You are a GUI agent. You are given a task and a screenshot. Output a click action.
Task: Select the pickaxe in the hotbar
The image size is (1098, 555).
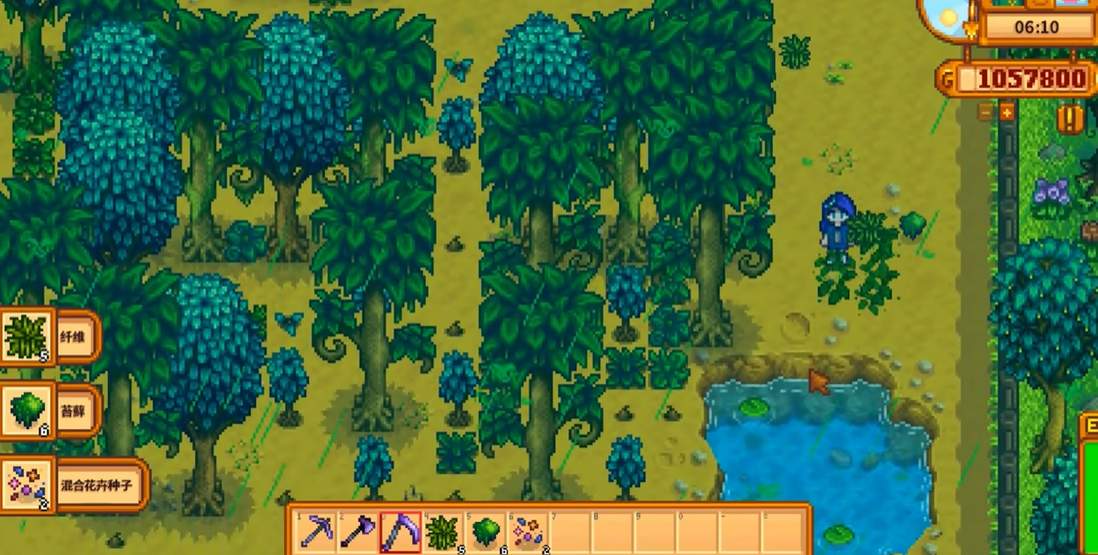pyautogui.click(x=318, y=530)
